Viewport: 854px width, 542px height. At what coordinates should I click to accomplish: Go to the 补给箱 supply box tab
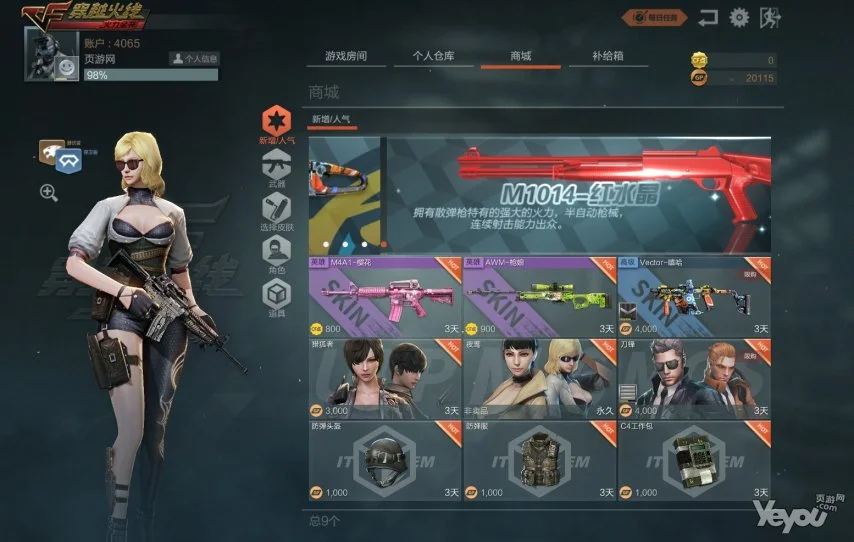607,57
